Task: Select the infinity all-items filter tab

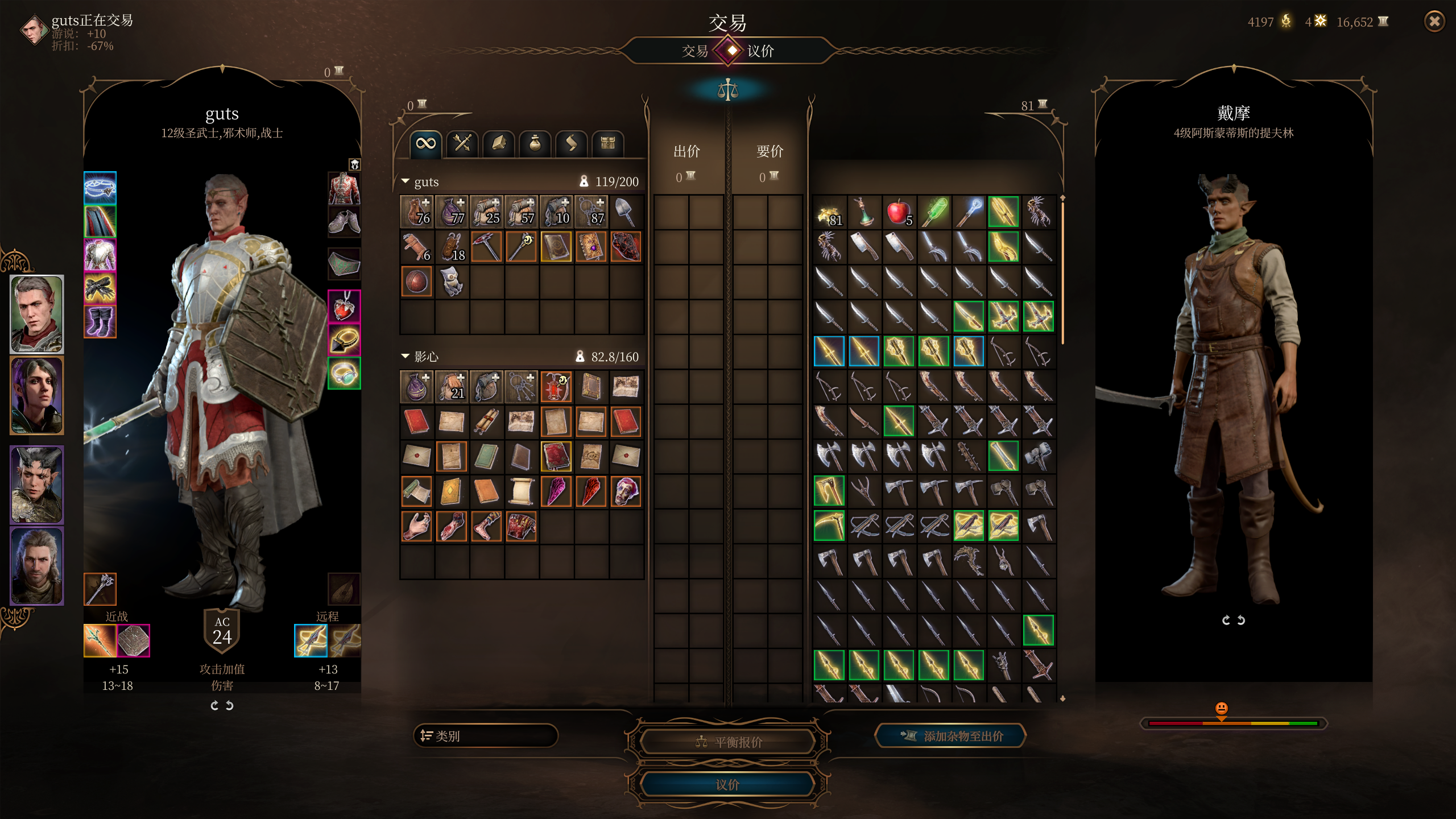Action: click(x=425, y=143)
